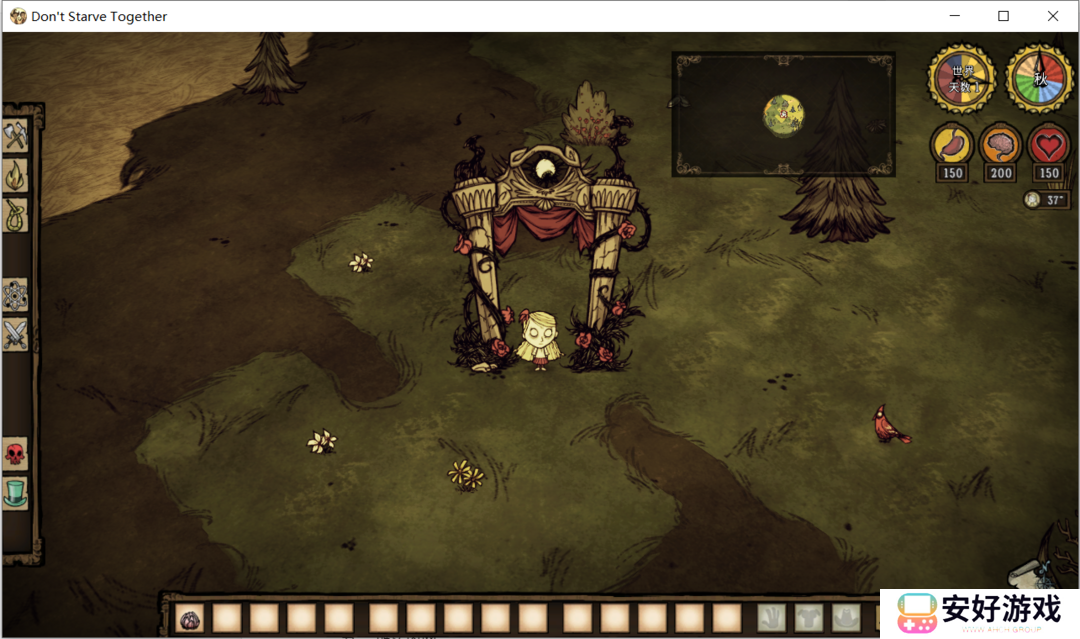The width and height of the screenshot is (1080, 639).
Task: Select the item in the first inventory slot
Action: 190,619
